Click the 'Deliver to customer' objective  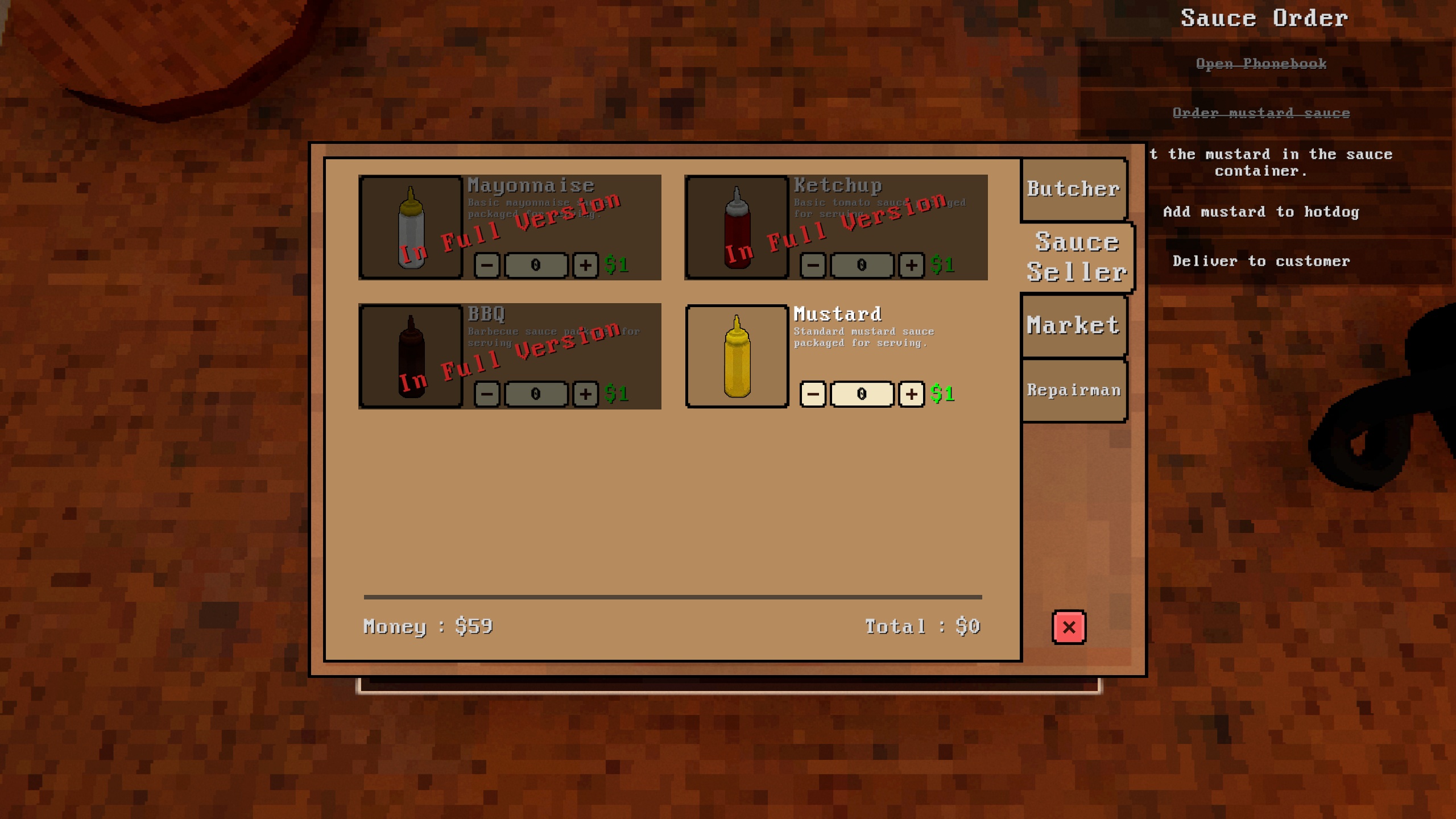(x=1261, y=262)
